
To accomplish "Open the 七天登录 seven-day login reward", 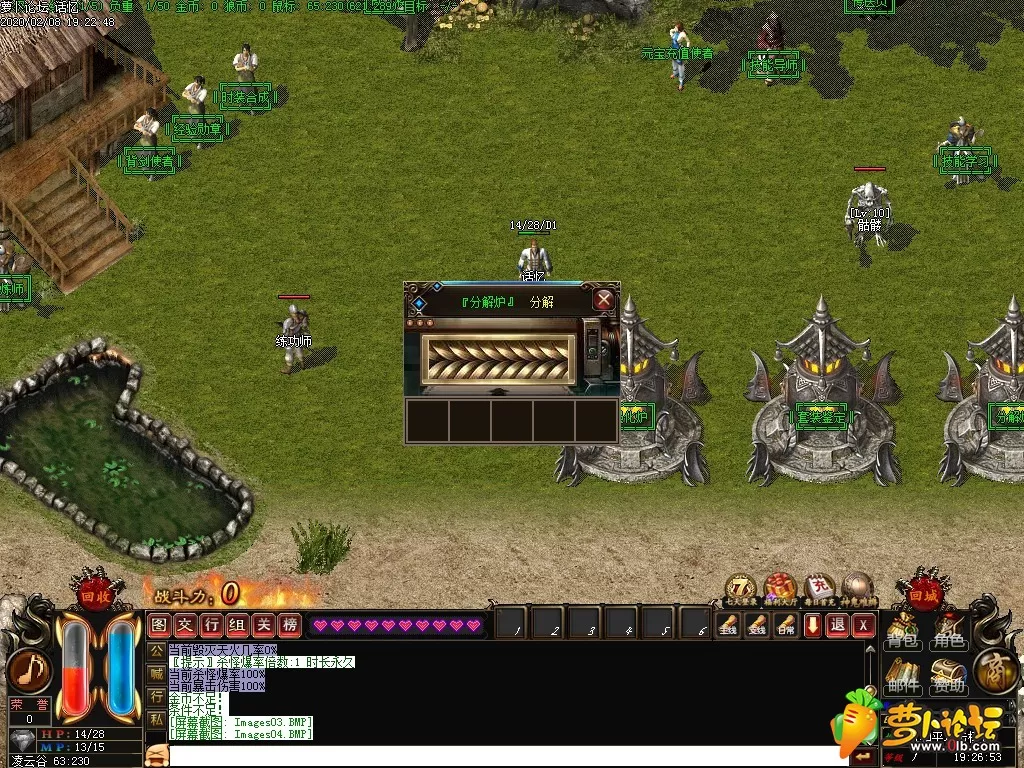I will [741, 588].
